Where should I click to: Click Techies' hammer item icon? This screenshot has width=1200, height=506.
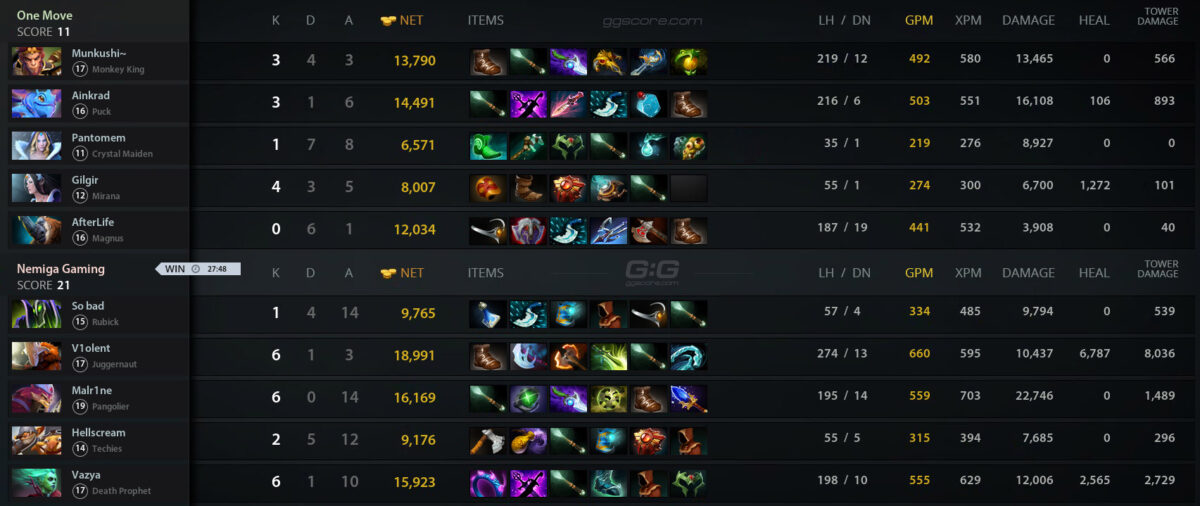tap(488, 441)
